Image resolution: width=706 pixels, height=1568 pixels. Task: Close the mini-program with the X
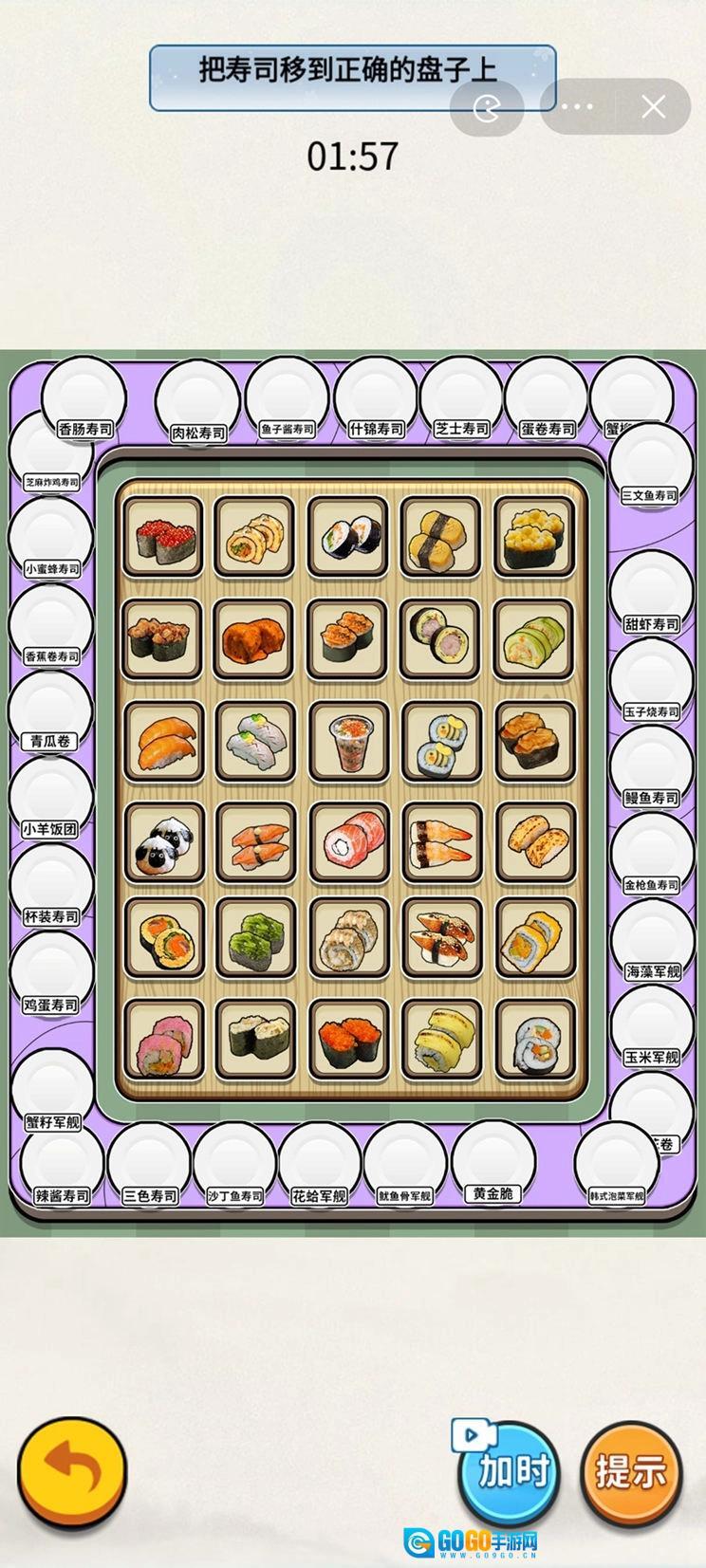[x=653, y=106]
